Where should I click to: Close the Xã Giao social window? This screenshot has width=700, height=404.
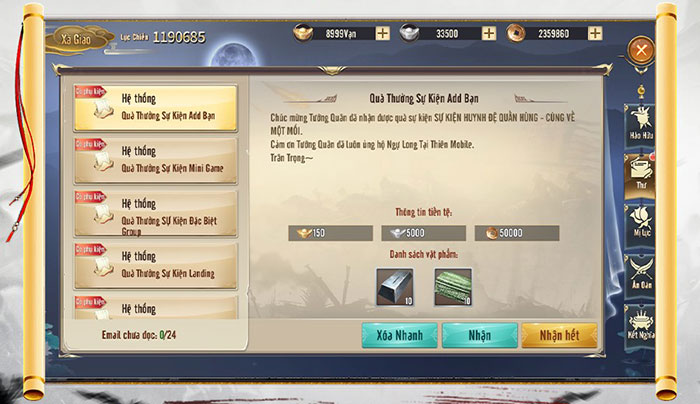click(x=640, y=49)
